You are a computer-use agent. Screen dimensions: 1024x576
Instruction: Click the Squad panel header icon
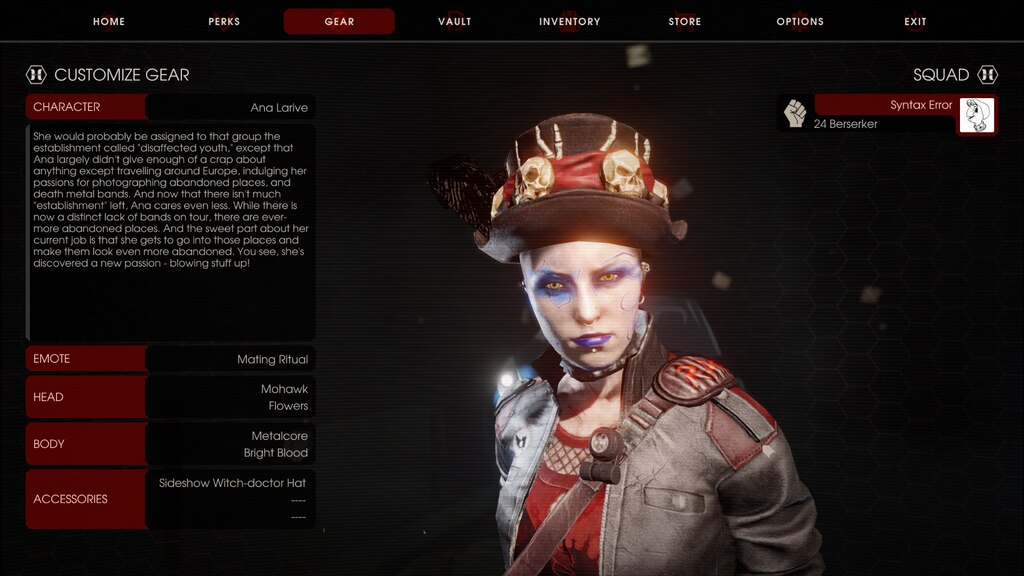[988, 75]
